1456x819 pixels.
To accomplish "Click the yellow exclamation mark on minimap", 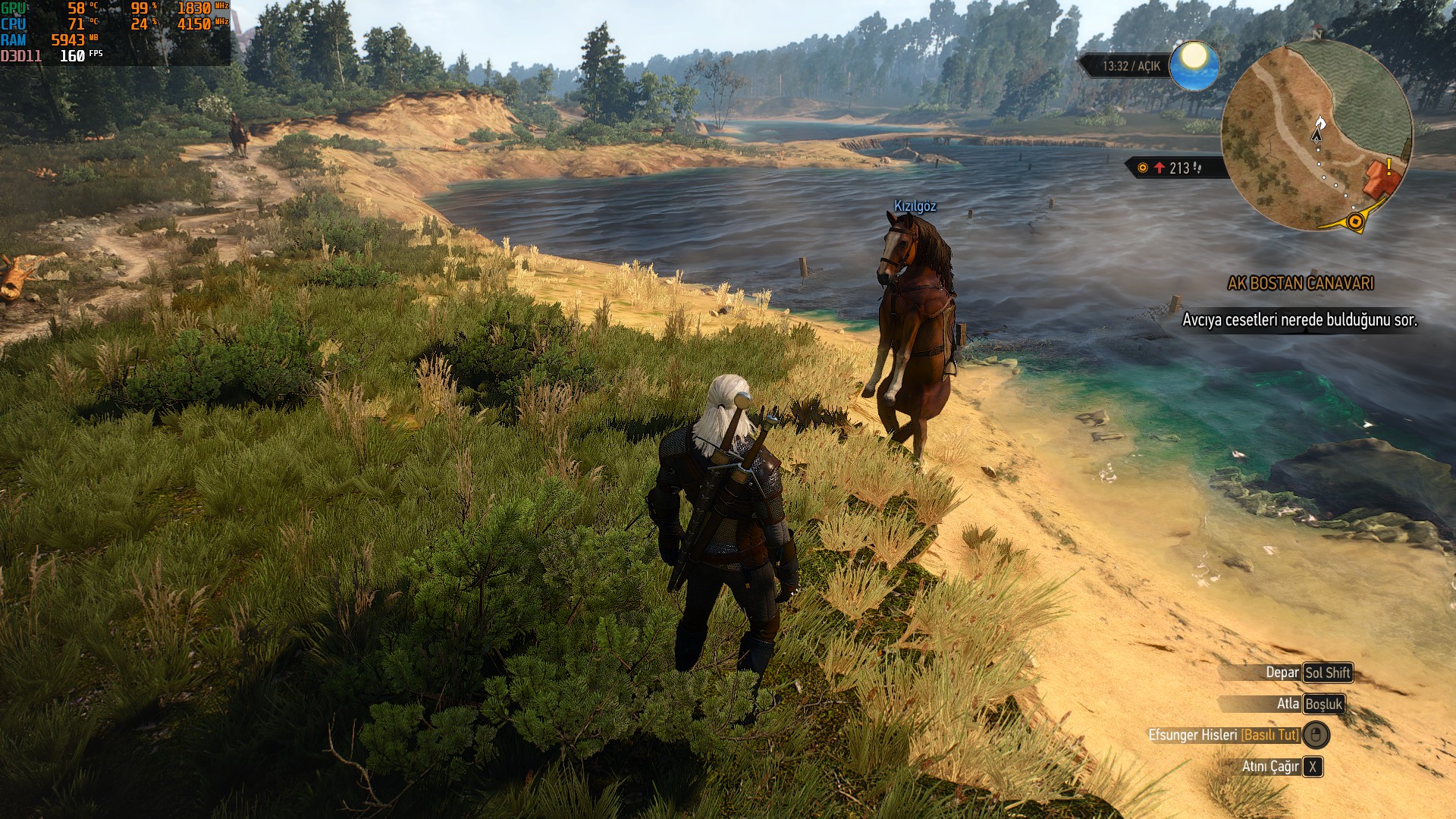I will click(1389, 166).
